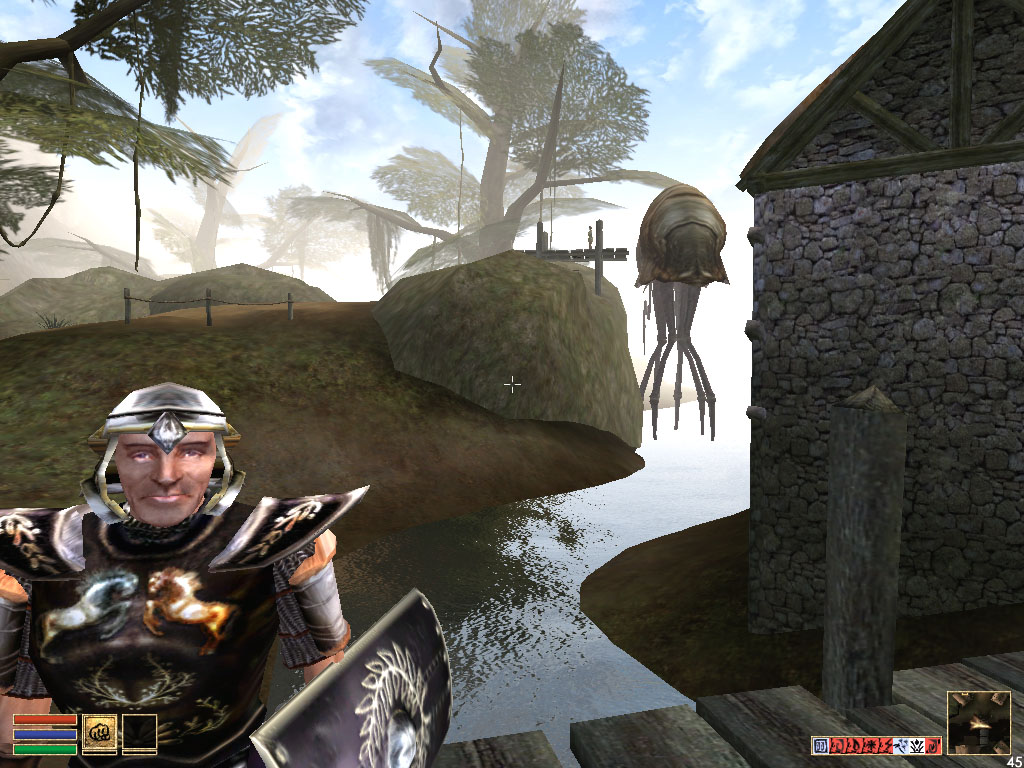Click the rightmost red active effect icon

[x=933, y=746]
